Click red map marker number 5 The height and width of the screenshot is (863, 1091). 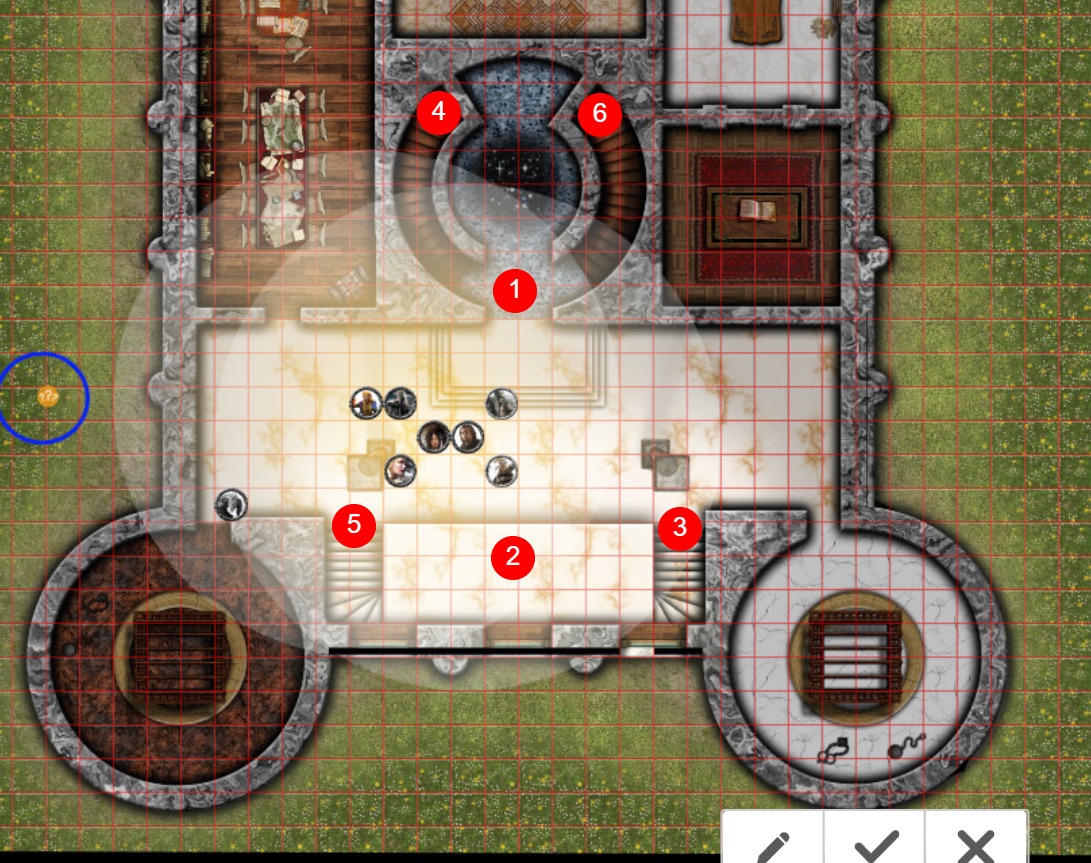coord(354,524)
